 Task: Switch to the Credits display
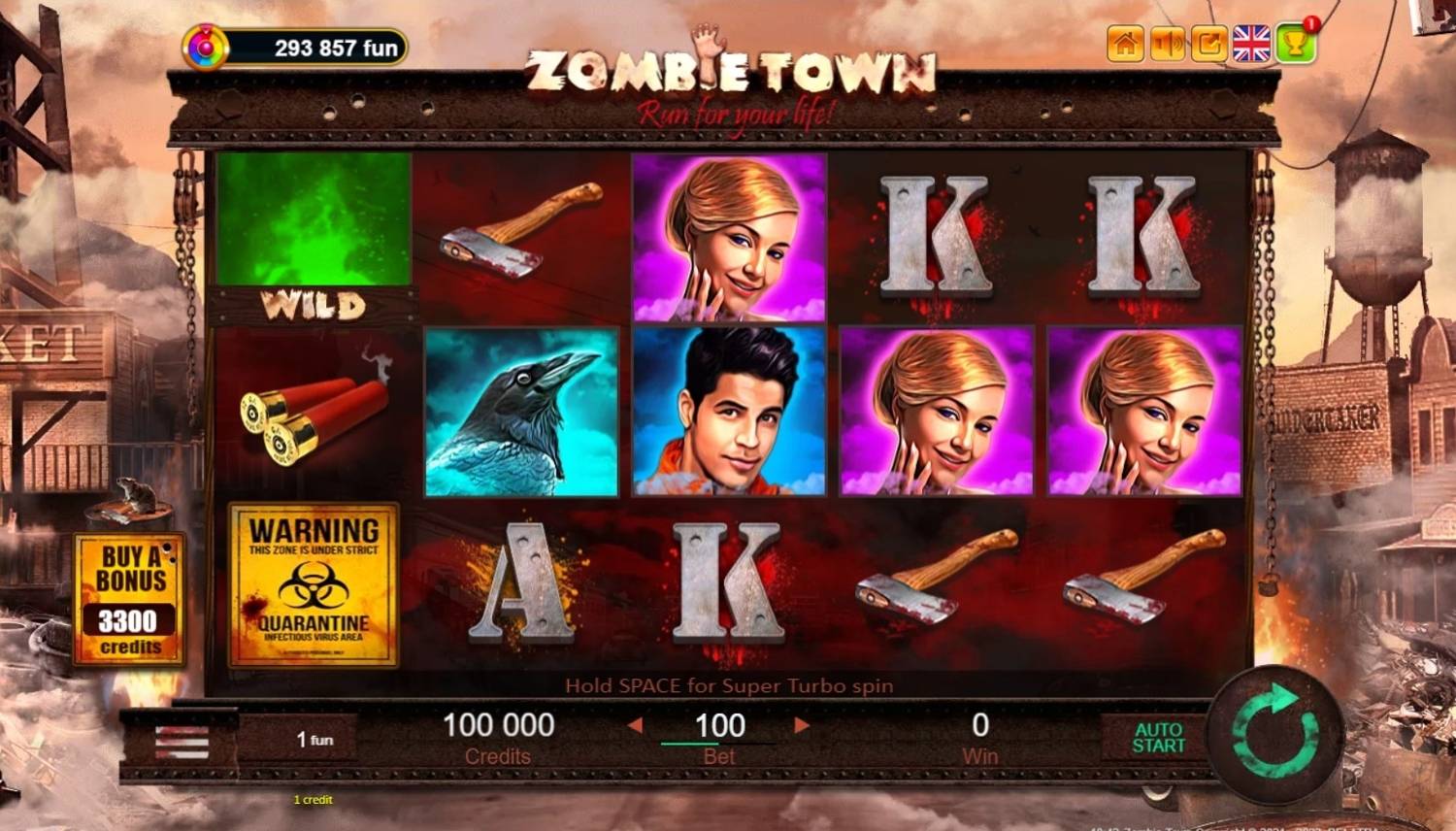tap(498, 734)
